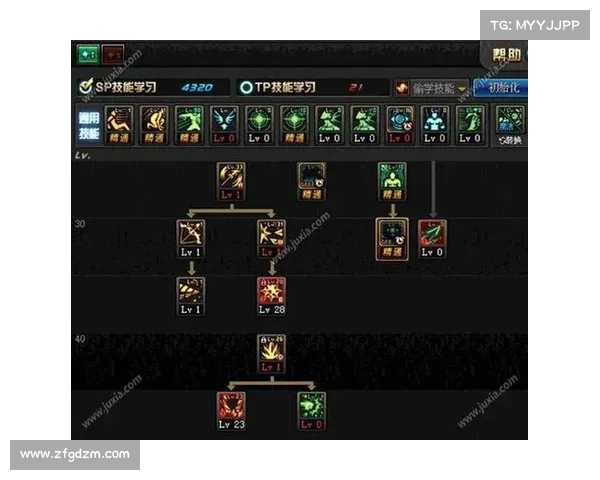Click the 初始化 reset button
The height and width of the screenshot is (480, 600).
pos(502,88)
